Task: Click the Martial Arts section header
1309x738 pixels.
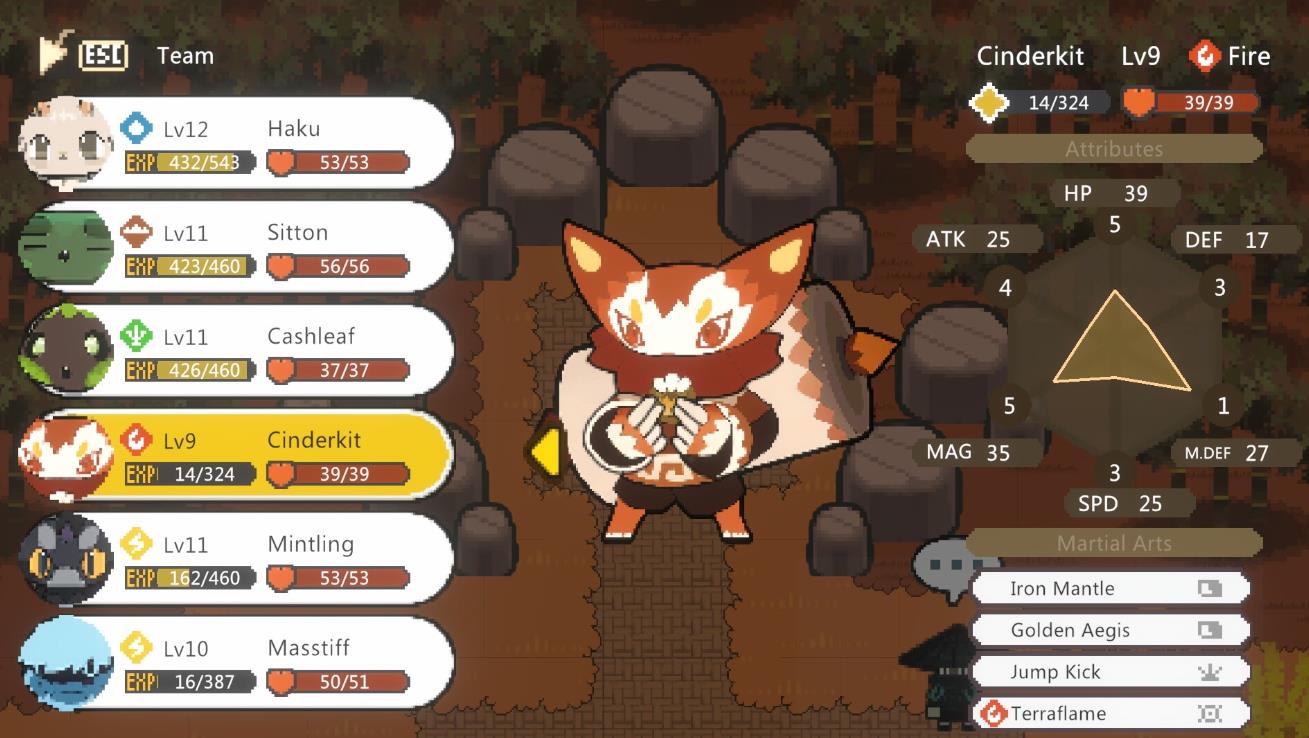Action: pos(1114,543)
